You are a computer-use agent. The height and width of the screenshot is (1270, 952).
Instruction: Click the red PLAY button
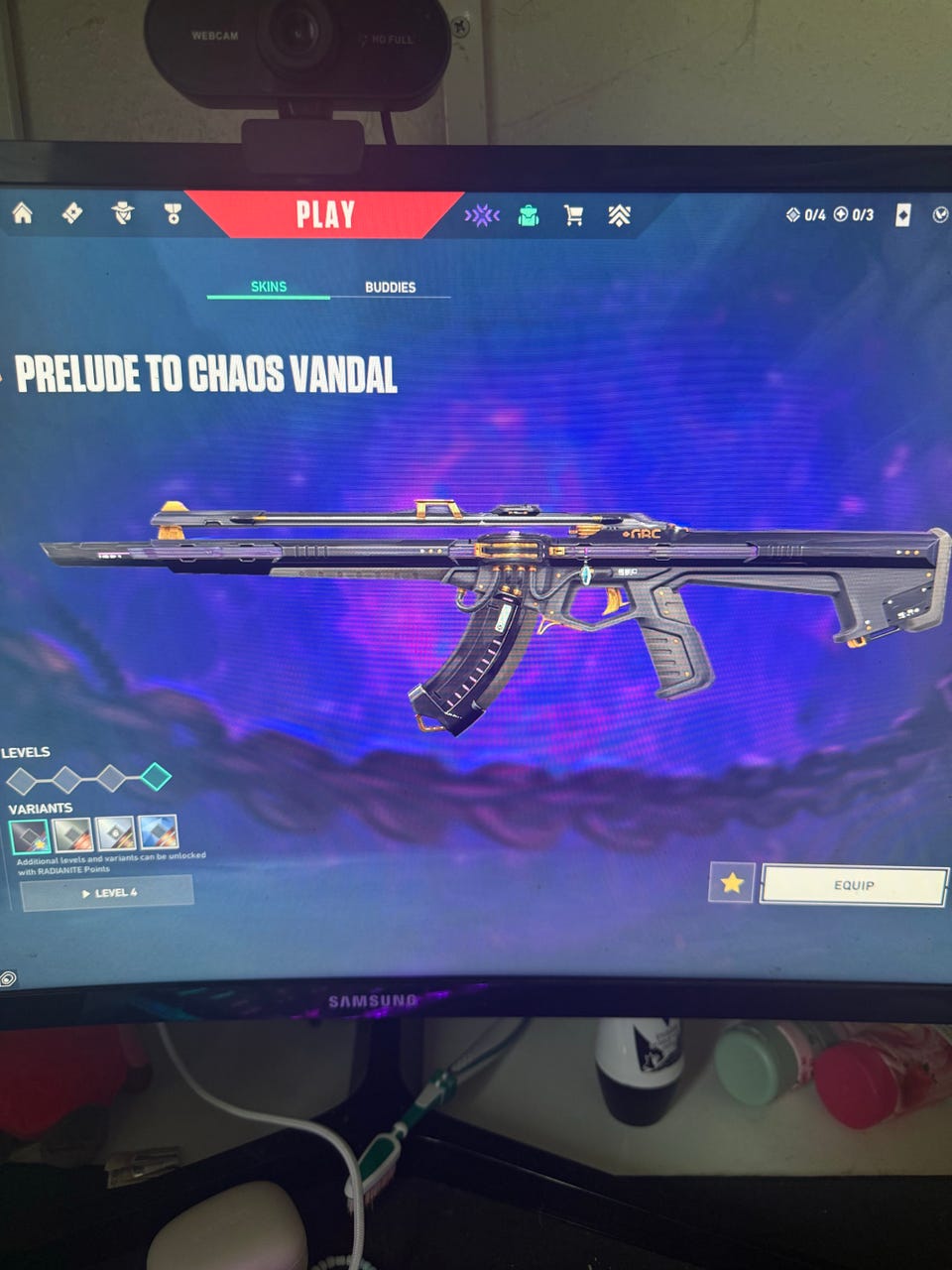coord(325,214)
